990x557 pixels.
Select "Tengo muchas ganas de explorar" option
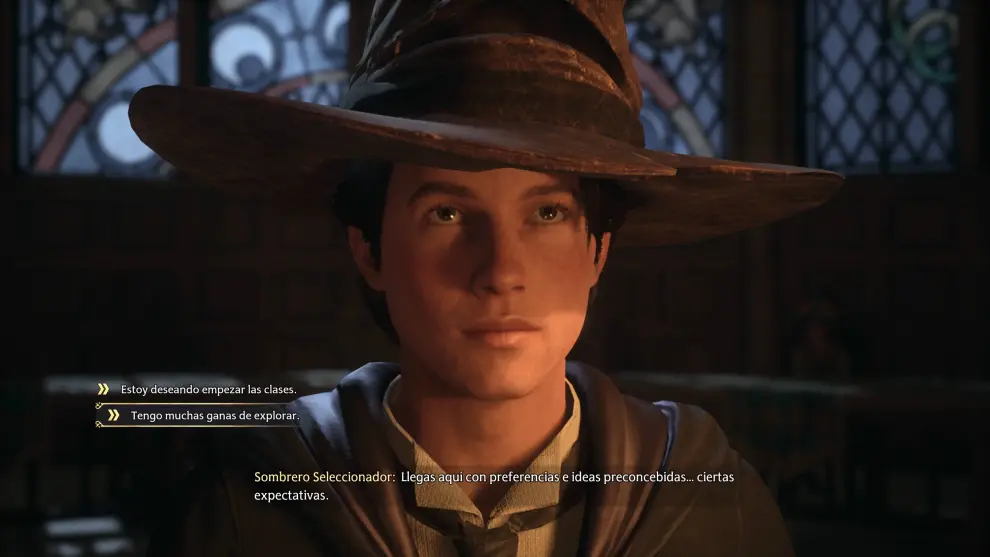214,415
